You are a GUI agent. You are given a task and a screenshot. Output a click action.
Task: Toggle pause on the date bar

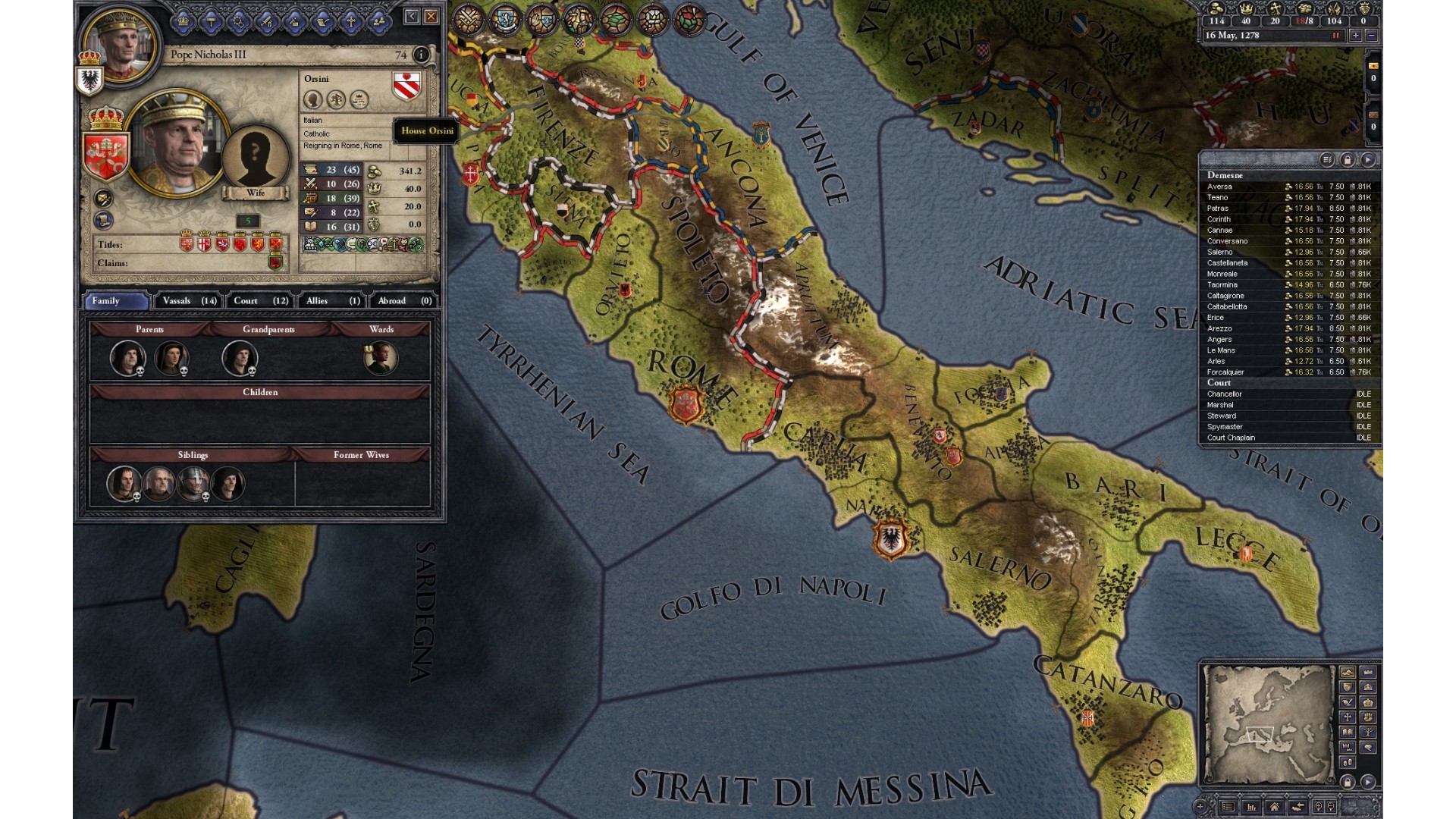[x=1336, y=36]
